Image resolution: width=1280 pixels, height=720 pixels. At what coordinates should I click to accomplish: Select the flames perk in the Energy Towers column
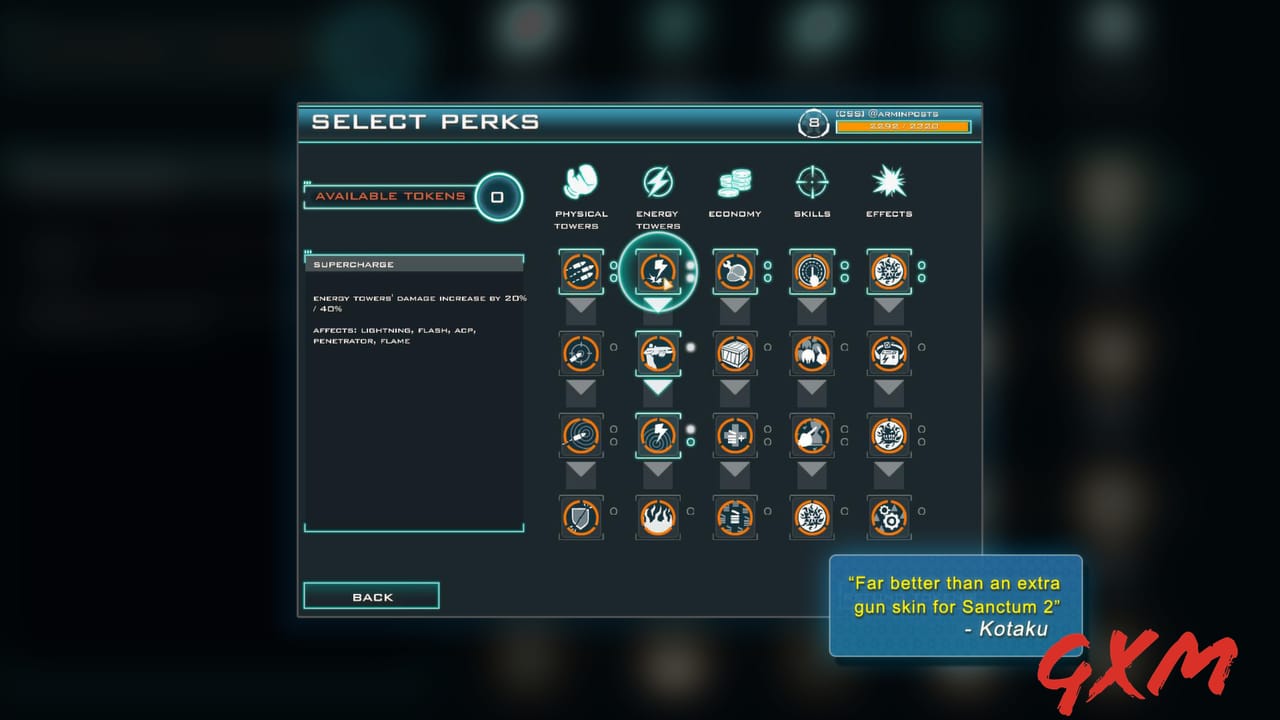point(658,517)
